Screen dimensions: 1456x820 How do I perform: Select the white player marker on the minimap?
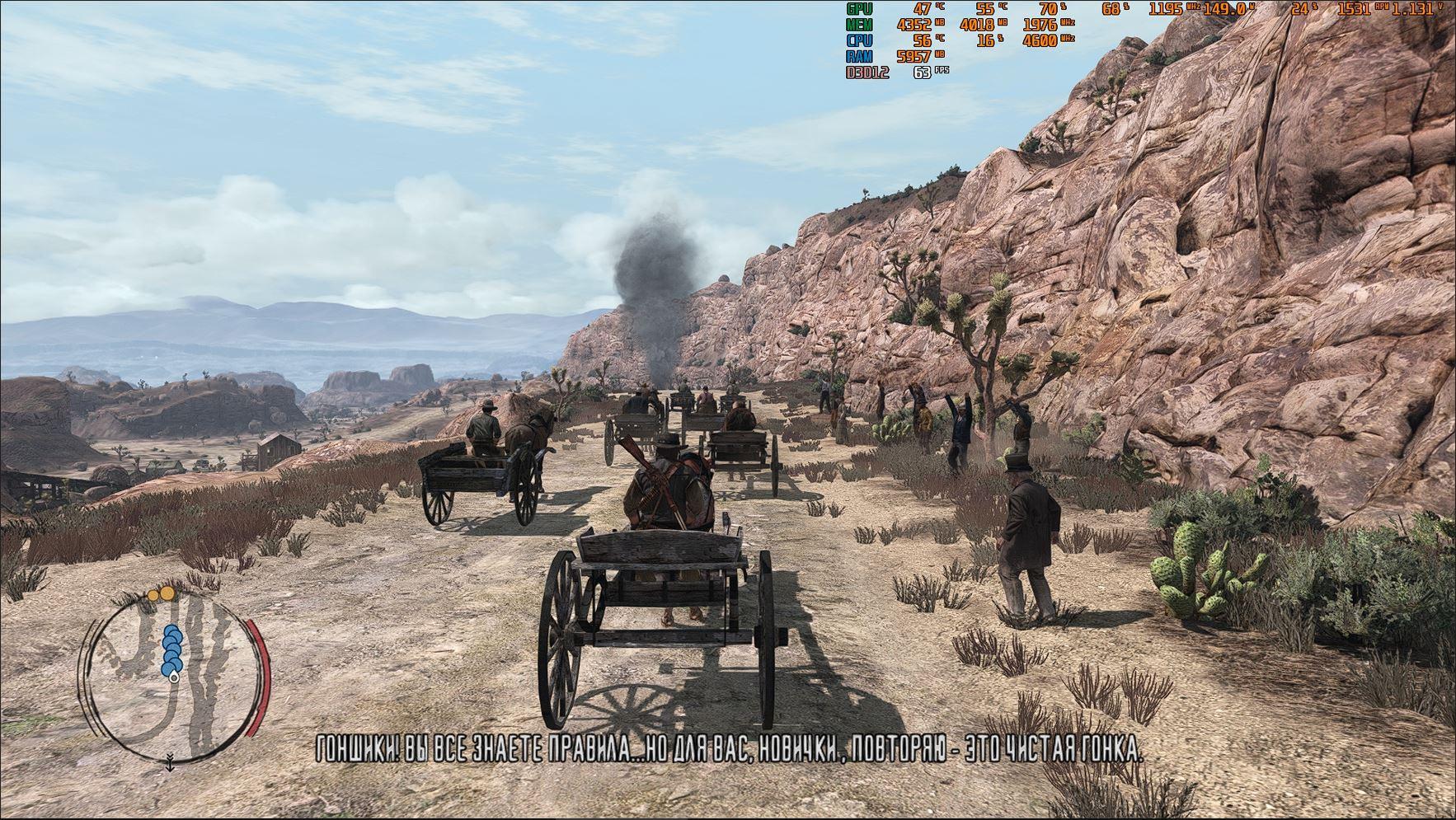(173, 679)
